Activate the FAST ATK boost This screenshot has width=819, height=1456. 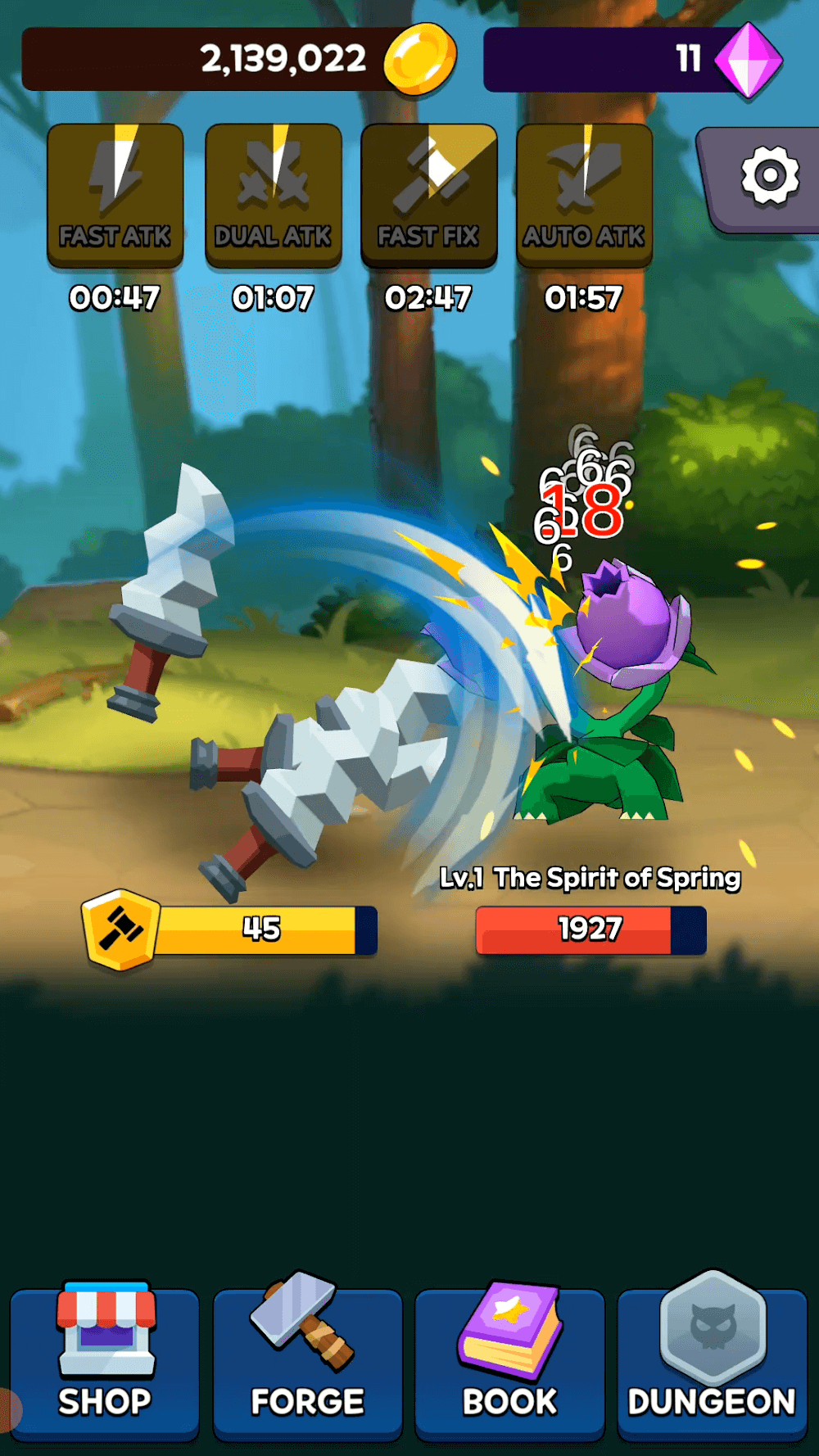pyautogui.click(x=115, y=195)
